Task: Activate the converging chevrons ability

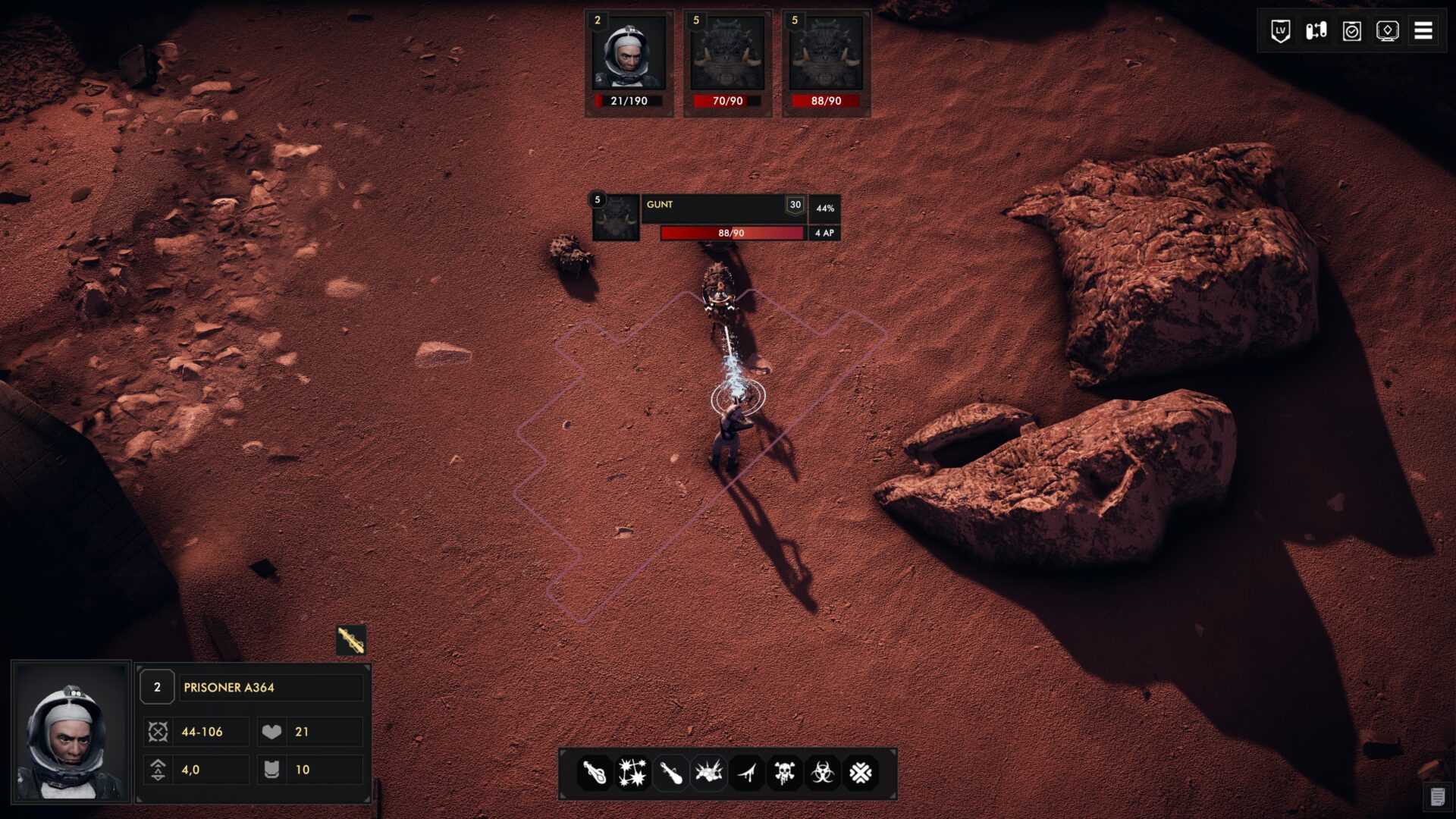Action: 861,773
